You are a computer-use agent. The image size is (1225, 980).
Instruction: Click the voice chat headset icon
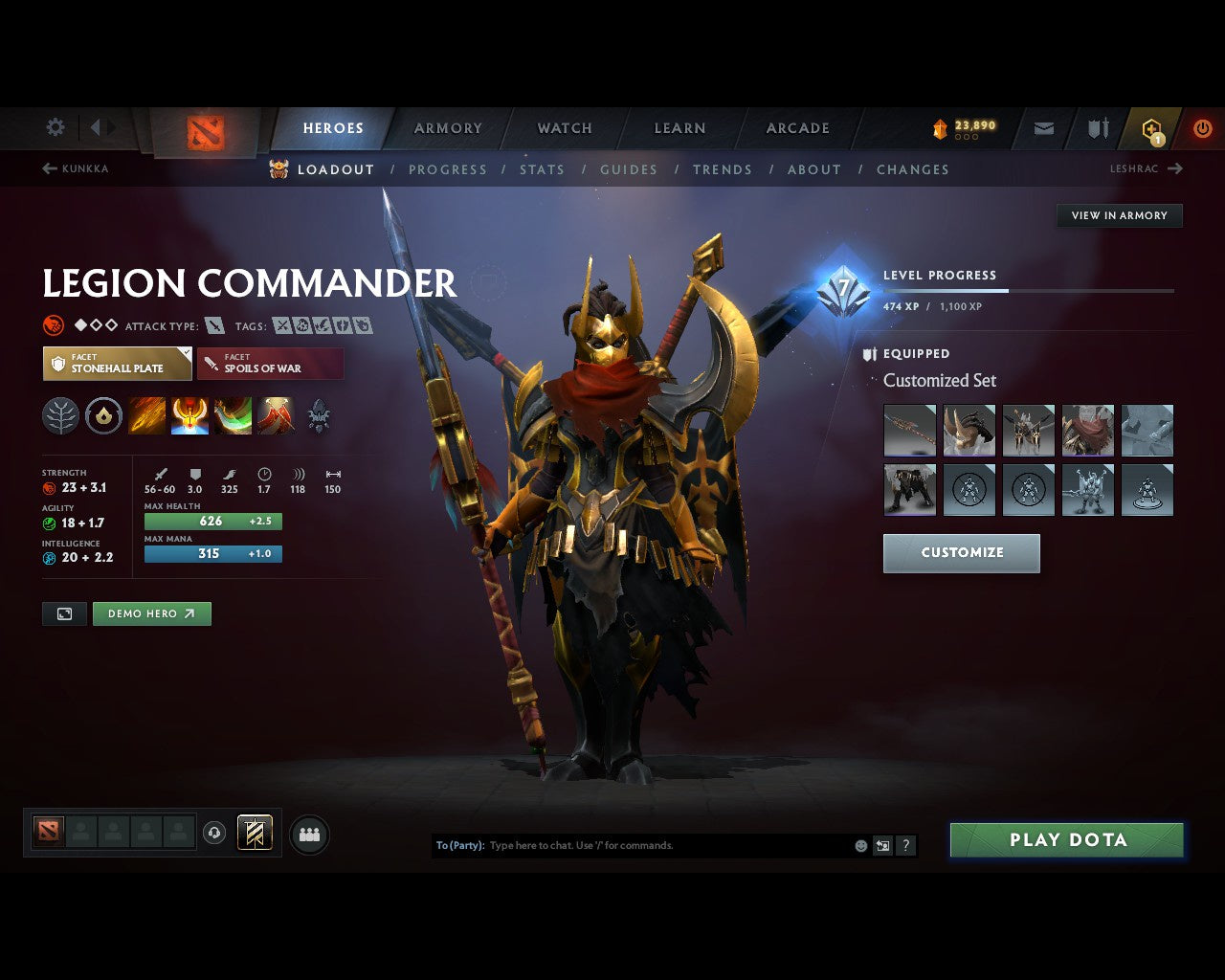tap(213, 832)
